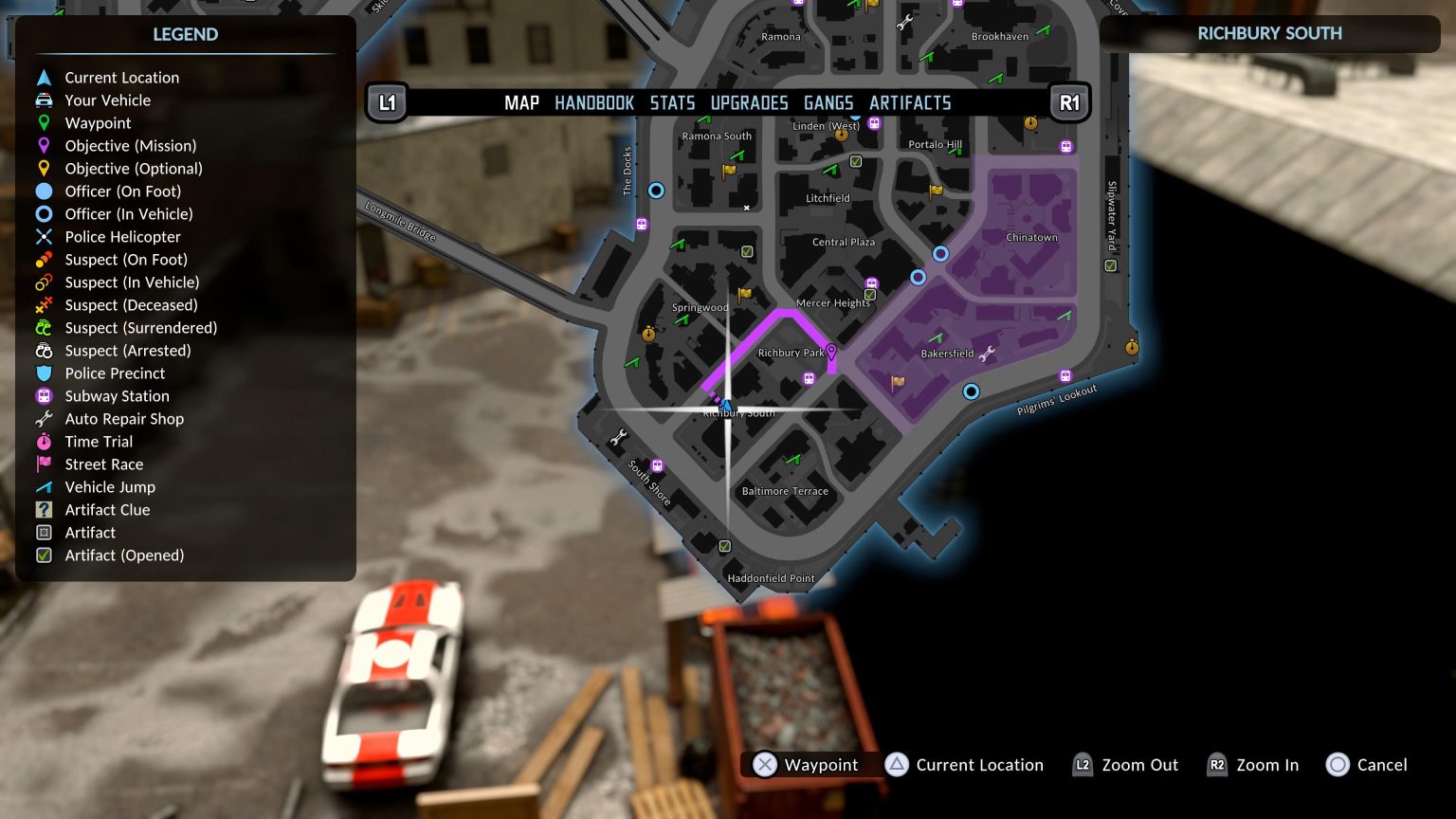The width and height of the screenshot is (1456, 819).
Task: Click the Zoom In control
Action: pyautogui.click(x=1253, y=765)
